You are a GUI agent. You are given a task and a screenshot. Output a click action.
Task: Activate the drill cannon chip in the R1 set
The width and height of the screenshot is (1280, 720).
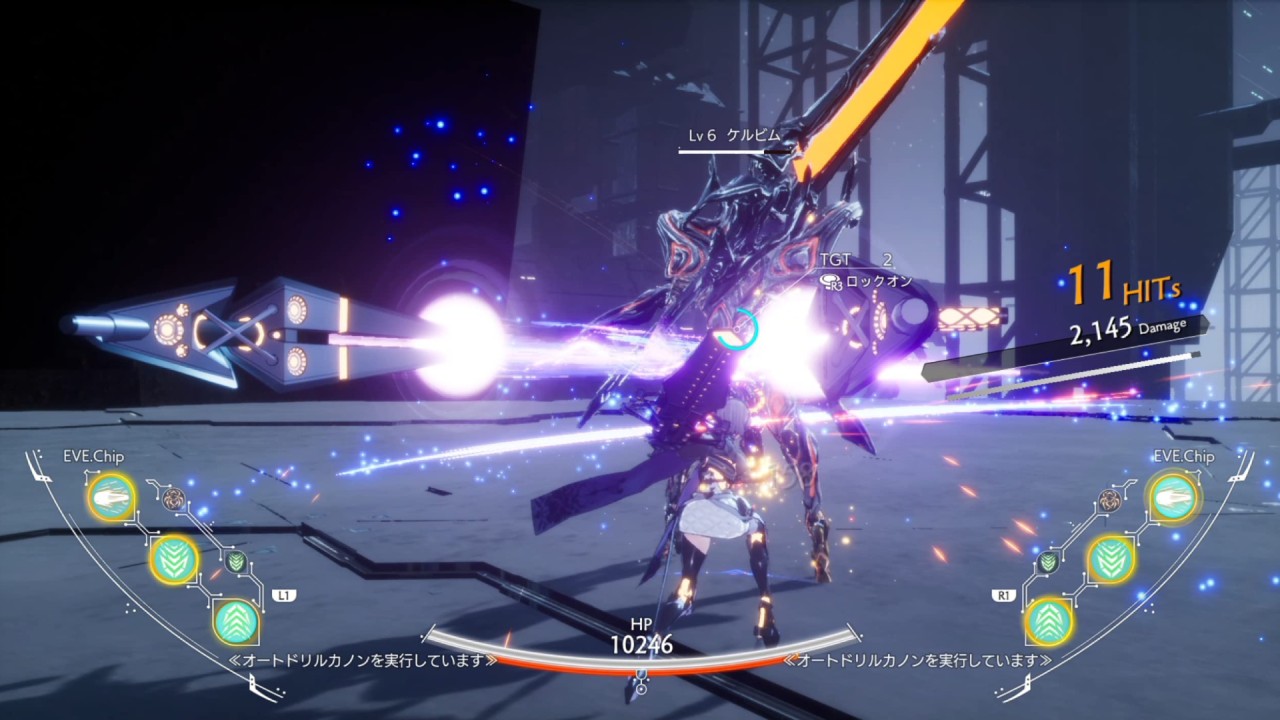(x=1171, y=496)
